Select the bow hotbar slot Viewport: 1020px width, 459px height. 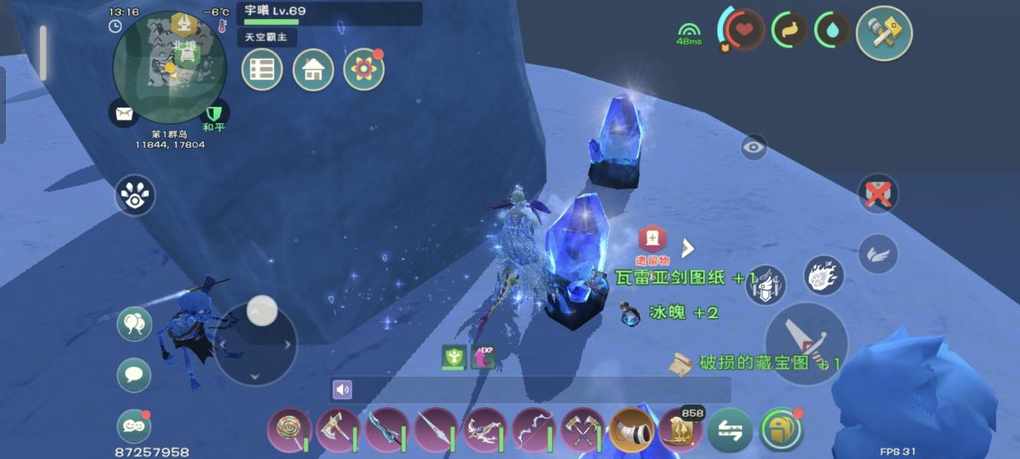(x=533, y=431)
